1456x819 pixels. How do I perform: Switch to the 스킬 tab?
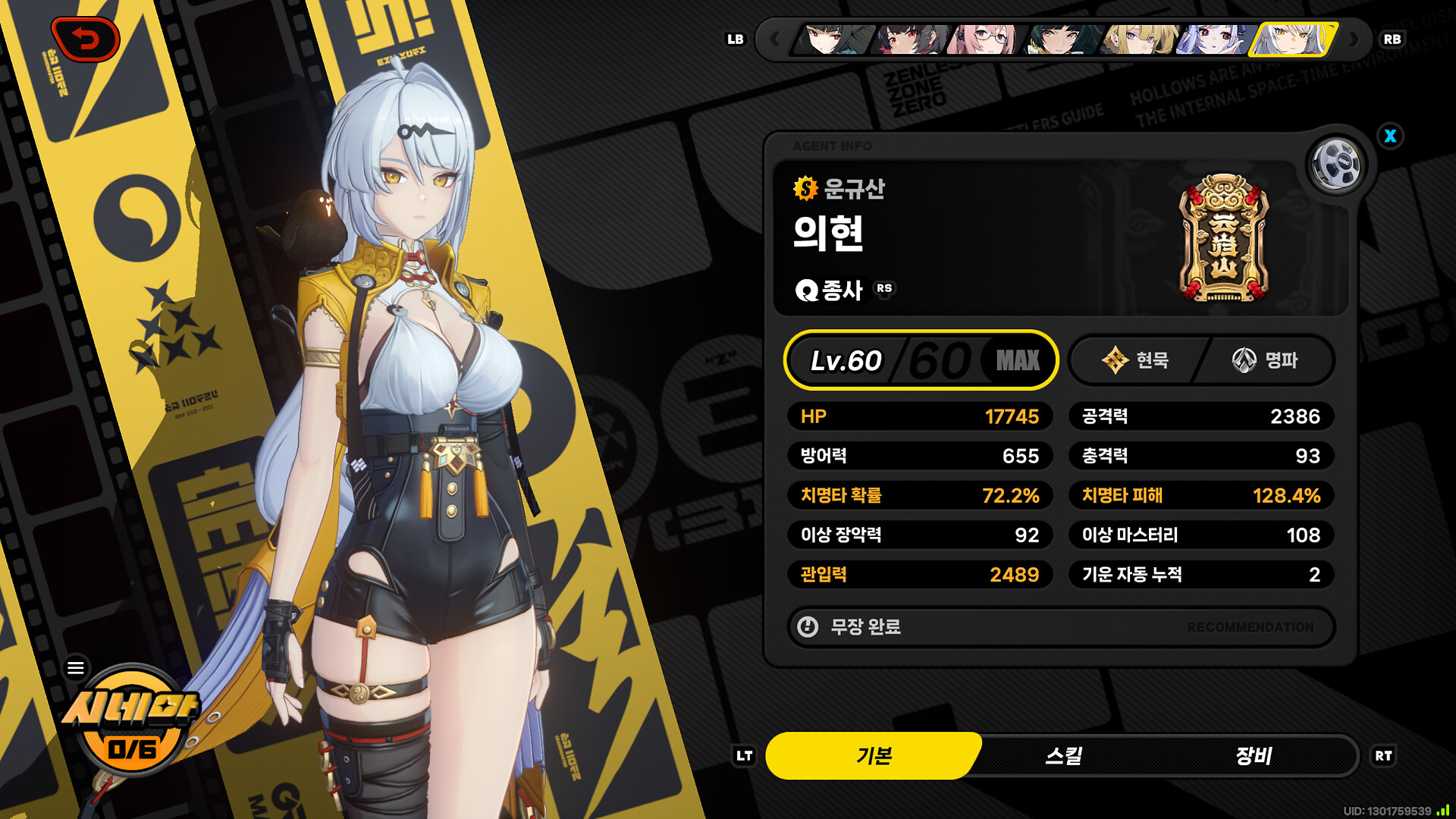click(x=1064, y=756)
